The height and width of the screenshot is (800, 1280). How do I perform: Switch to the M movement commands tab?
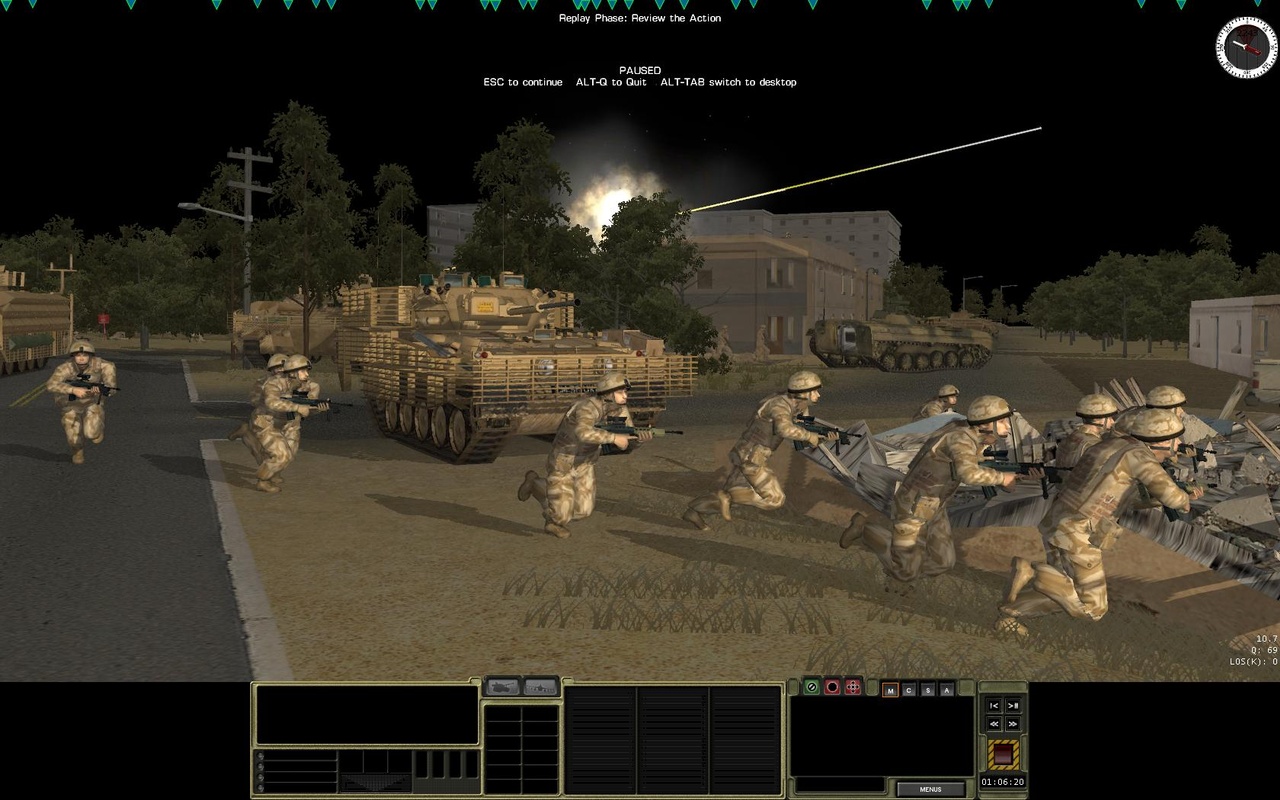890,688
